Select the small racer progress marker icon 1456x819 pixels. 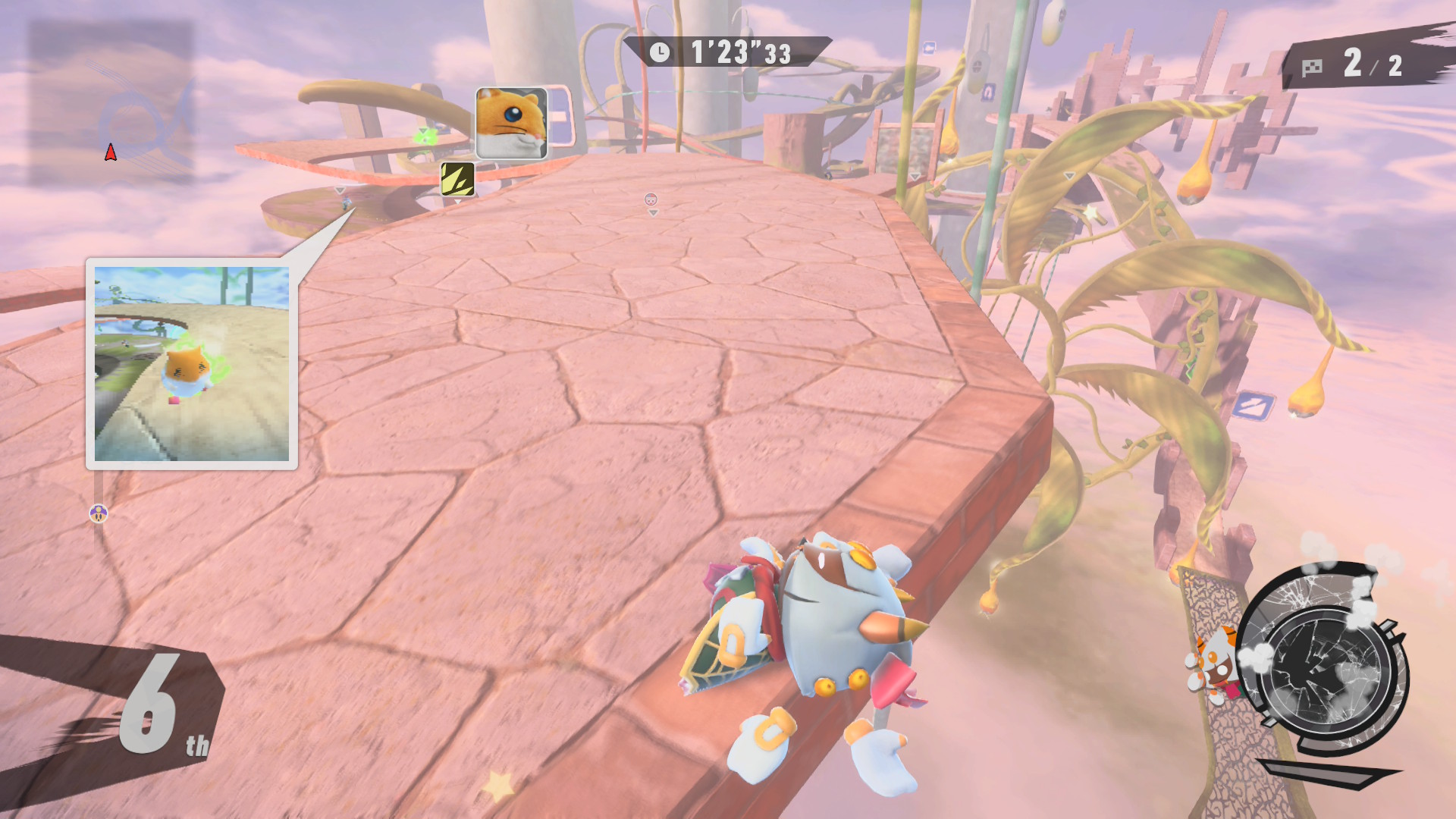pos(99,514)
